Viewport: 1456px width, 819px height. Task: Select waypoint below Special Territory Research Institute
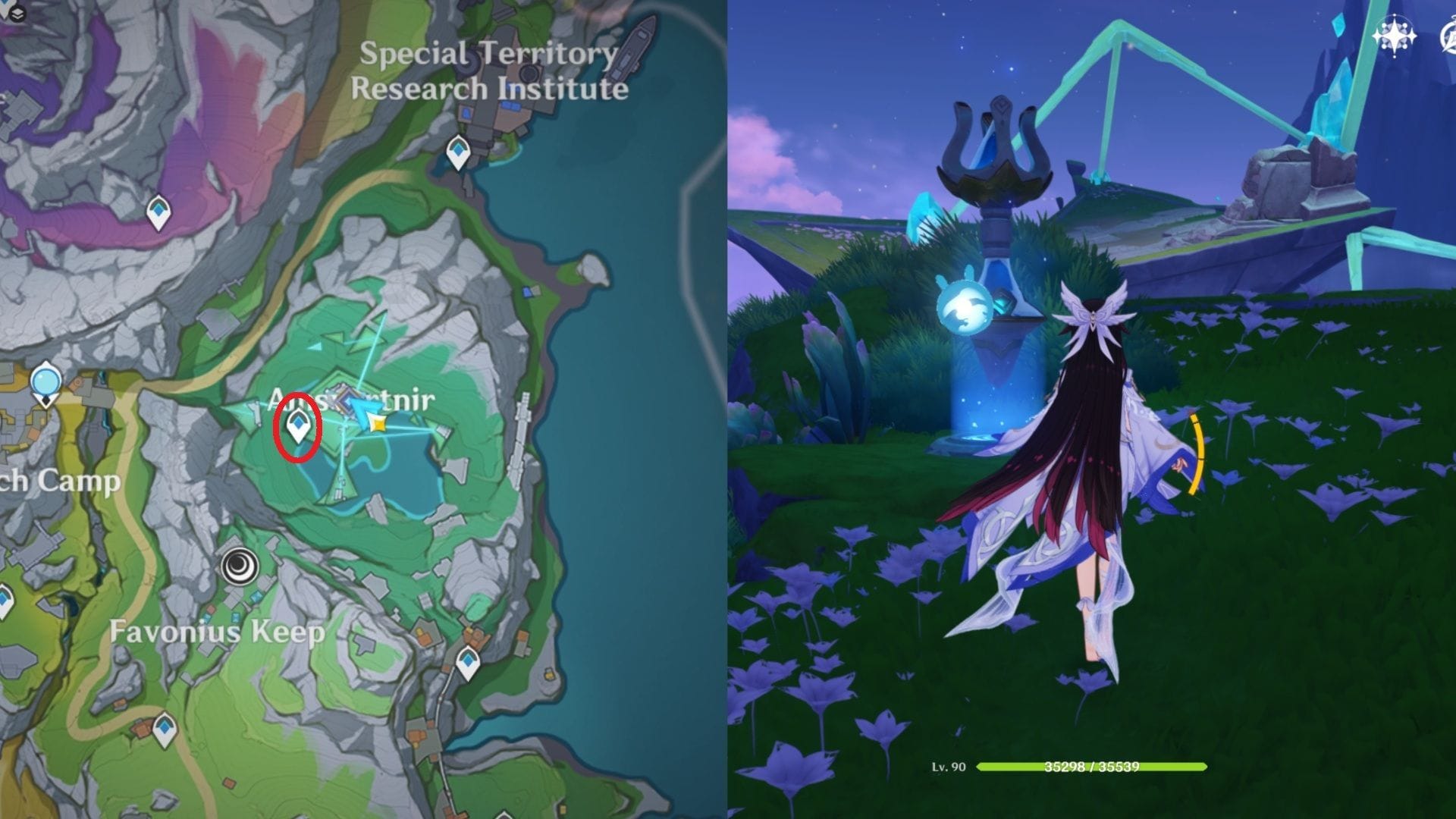point(457,152)
